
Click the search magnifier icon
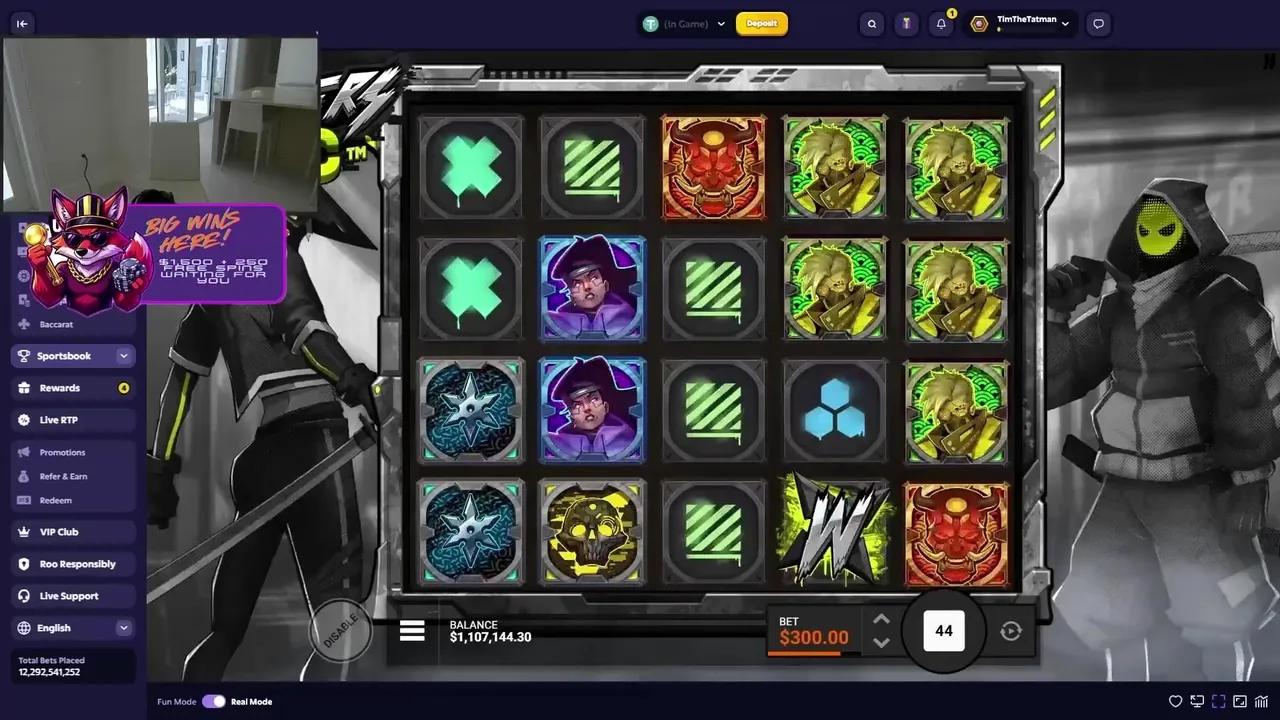(x=871, y=23)
